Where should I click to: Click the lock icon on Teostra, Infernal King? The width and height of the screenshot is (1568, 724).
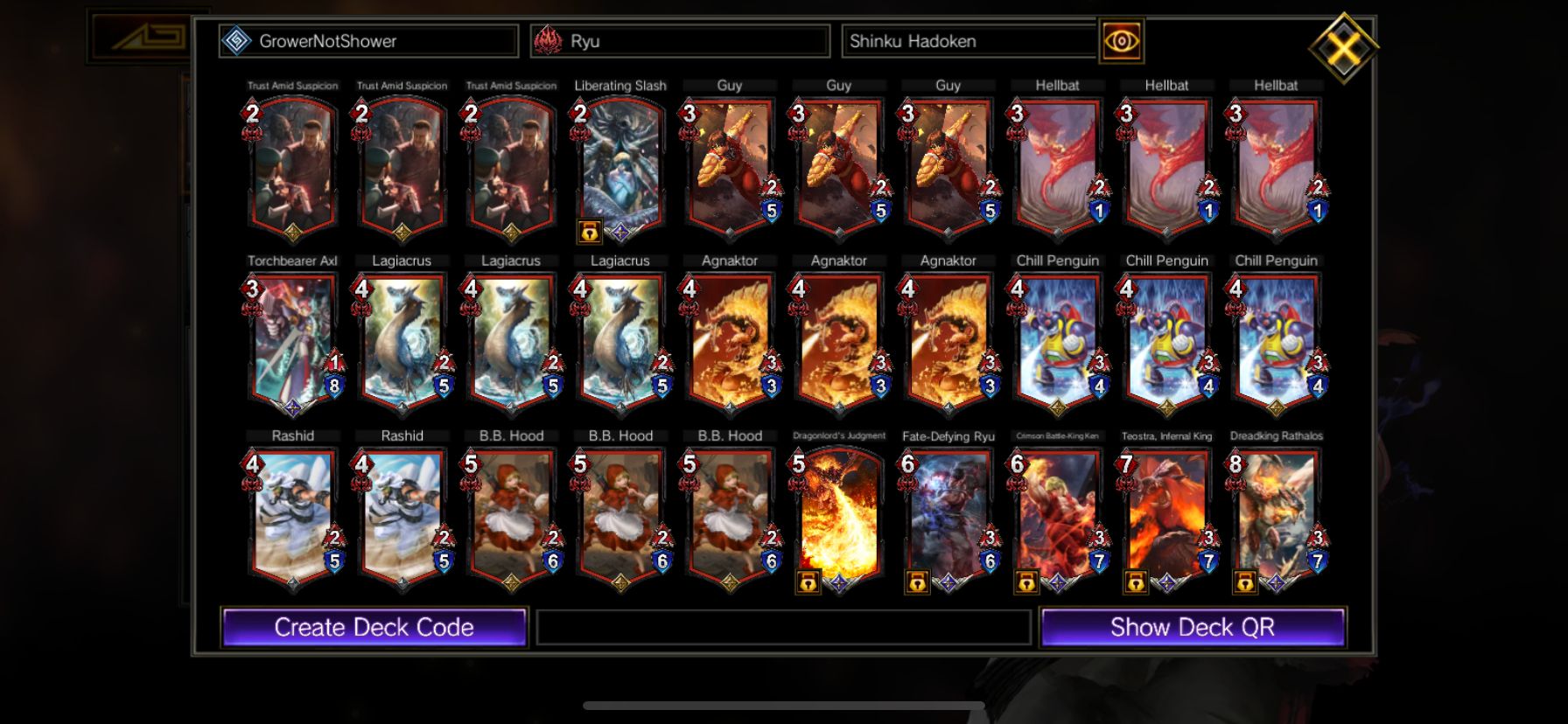tap(1136, 581)
